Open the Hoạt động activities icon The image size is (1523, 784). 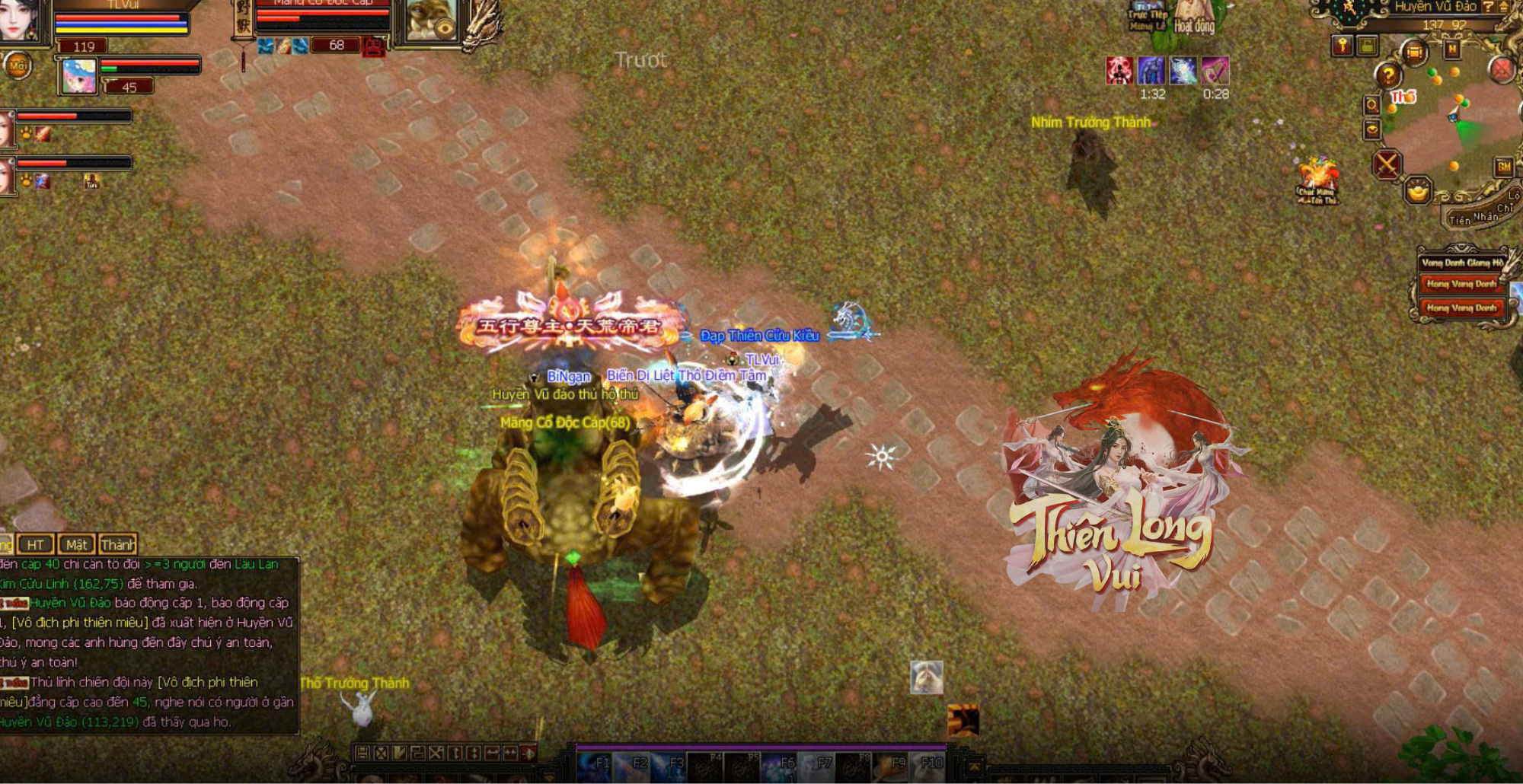click(x=1194, y=18)
